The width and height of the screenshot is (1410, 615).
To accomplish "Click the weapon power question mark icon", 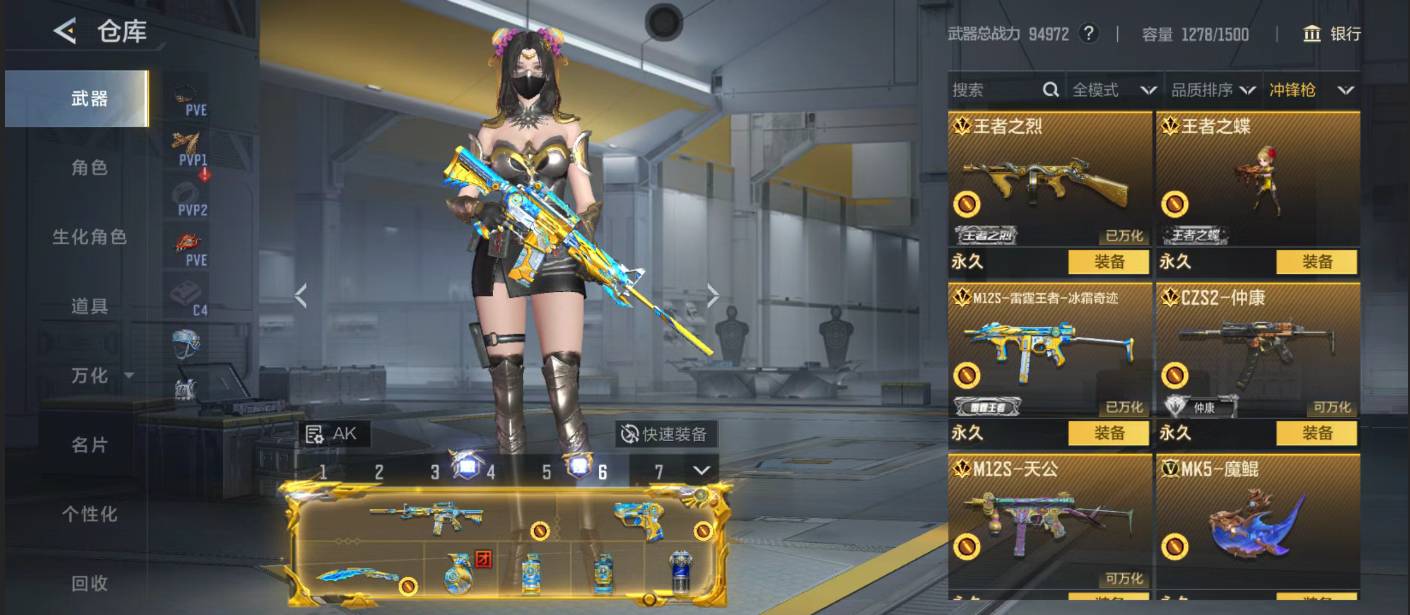I will pyautogui.click(x=1089, y=34).
